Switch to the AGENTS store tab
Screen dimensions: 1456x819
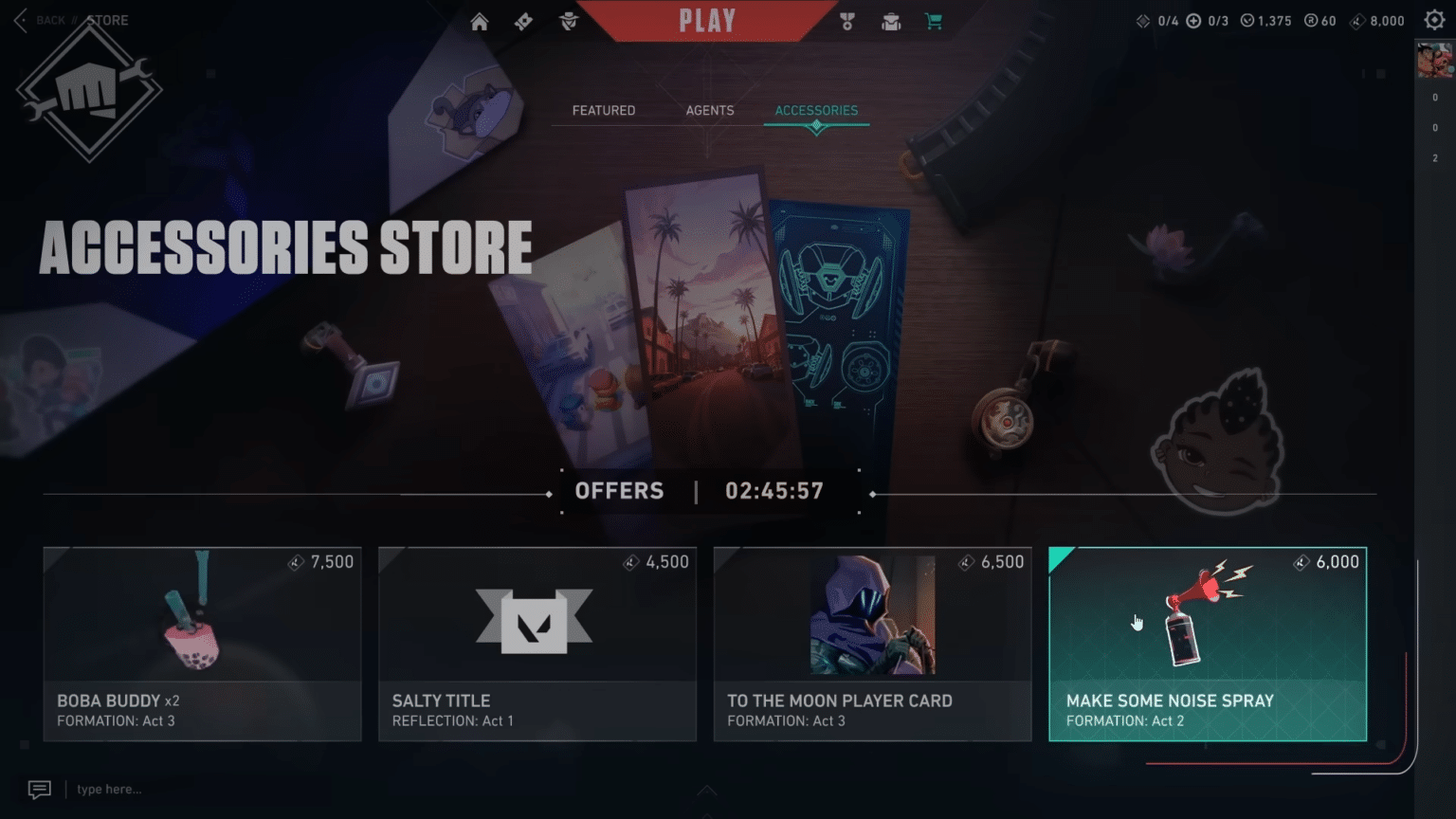[709, 110]
